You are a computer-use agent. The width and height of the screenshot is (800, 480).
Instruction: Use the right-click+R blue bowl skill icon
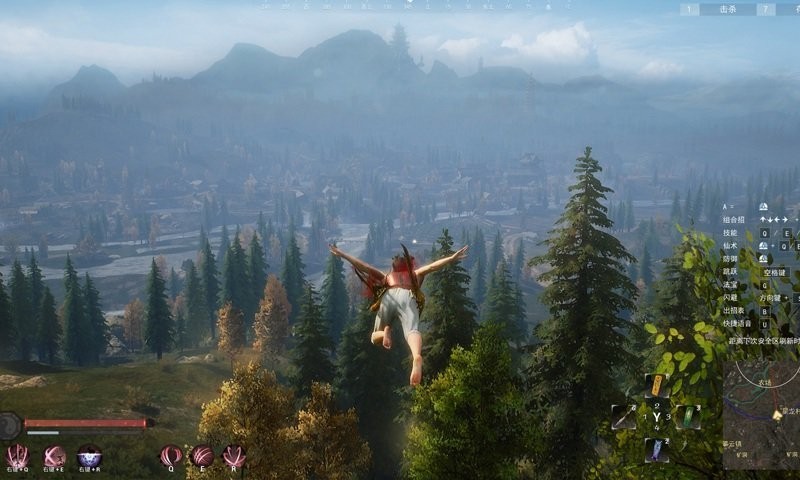point(89,456)
